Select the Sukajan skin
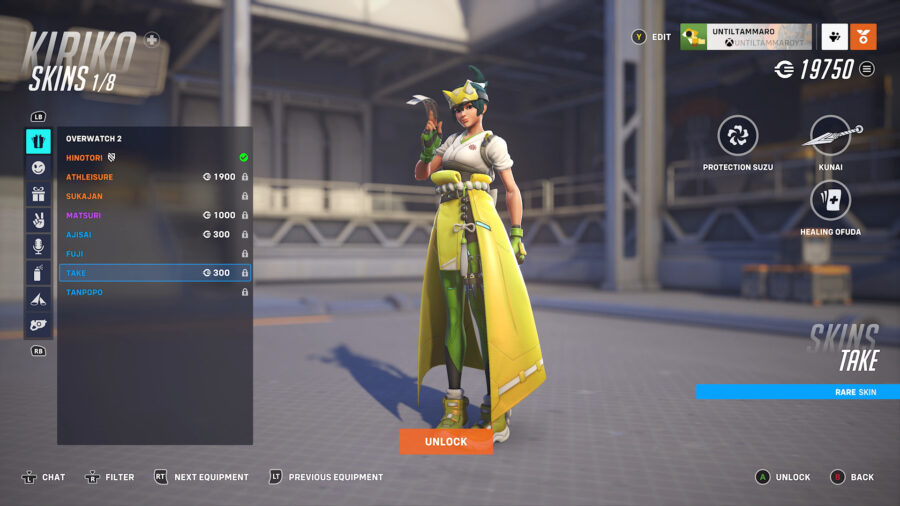The width and height of the screenshot is (900, 506). (x=150, y=196)
